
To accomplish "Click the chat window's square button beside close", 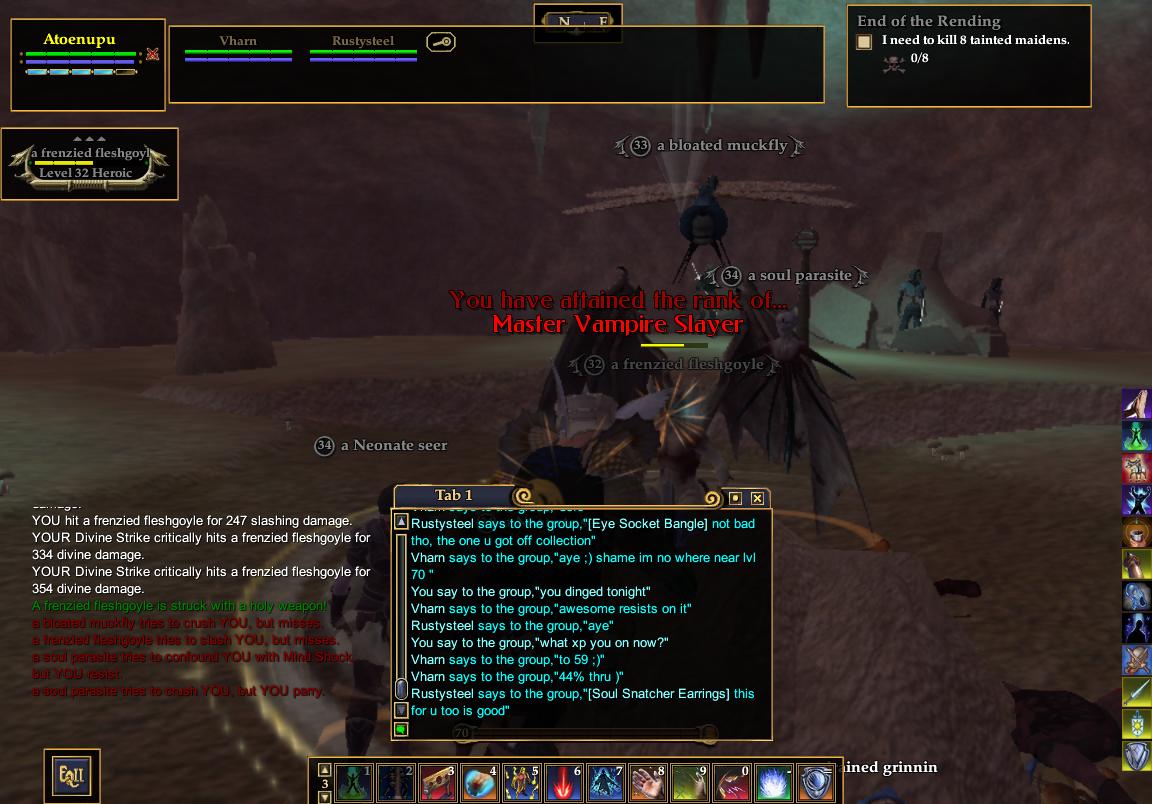I will [735, 498].
